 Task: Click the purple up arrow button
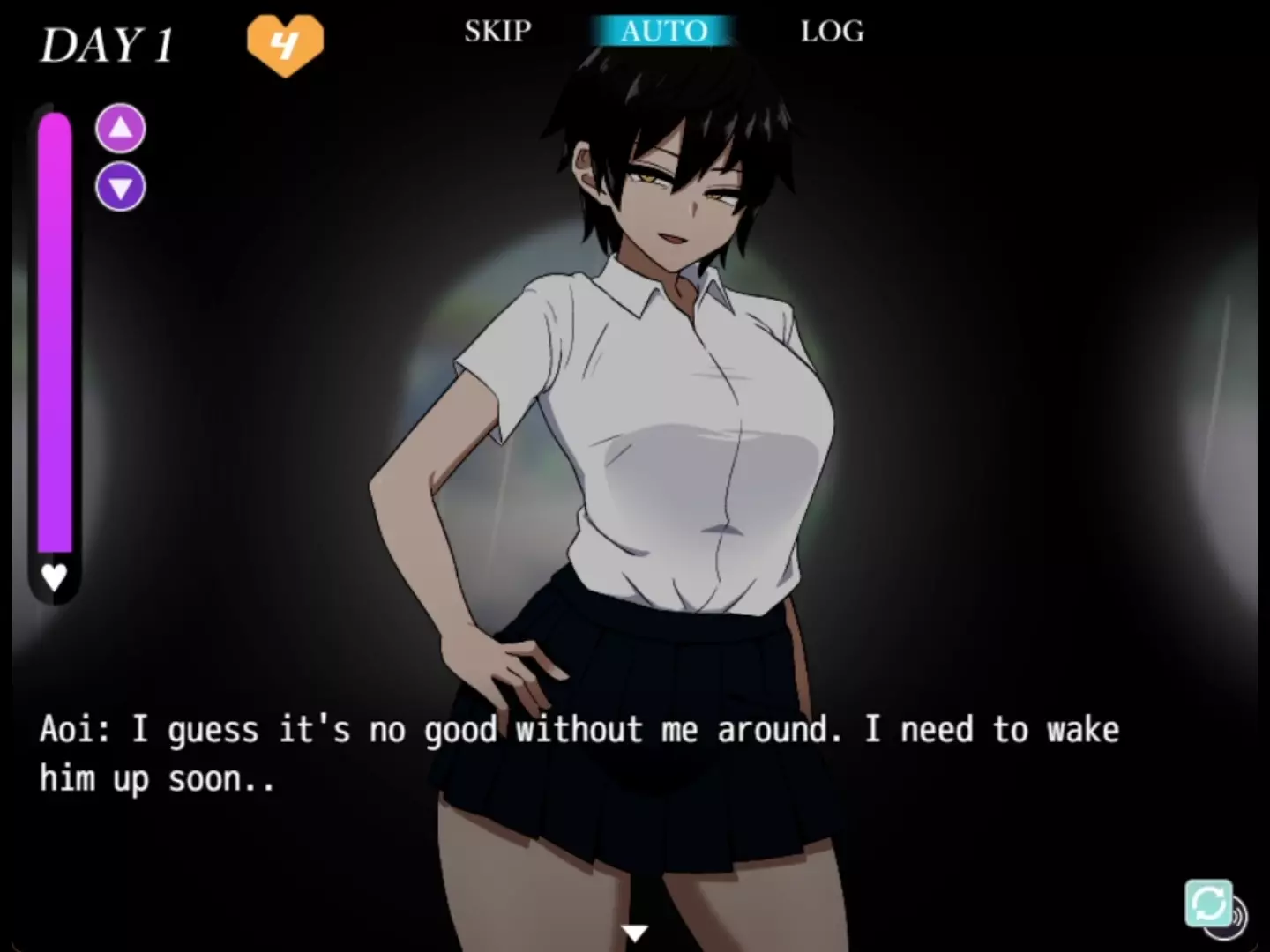[121, 129]
